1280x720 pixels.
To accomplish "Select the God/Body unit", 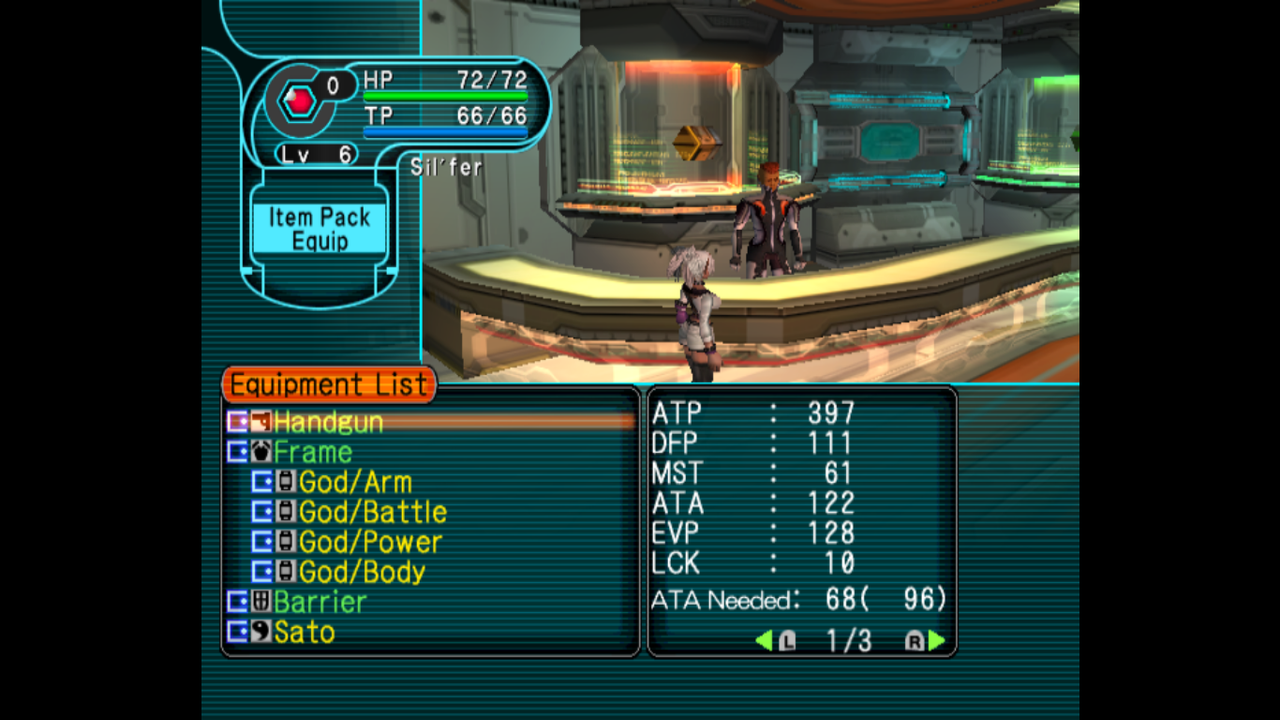I will 362,572.
